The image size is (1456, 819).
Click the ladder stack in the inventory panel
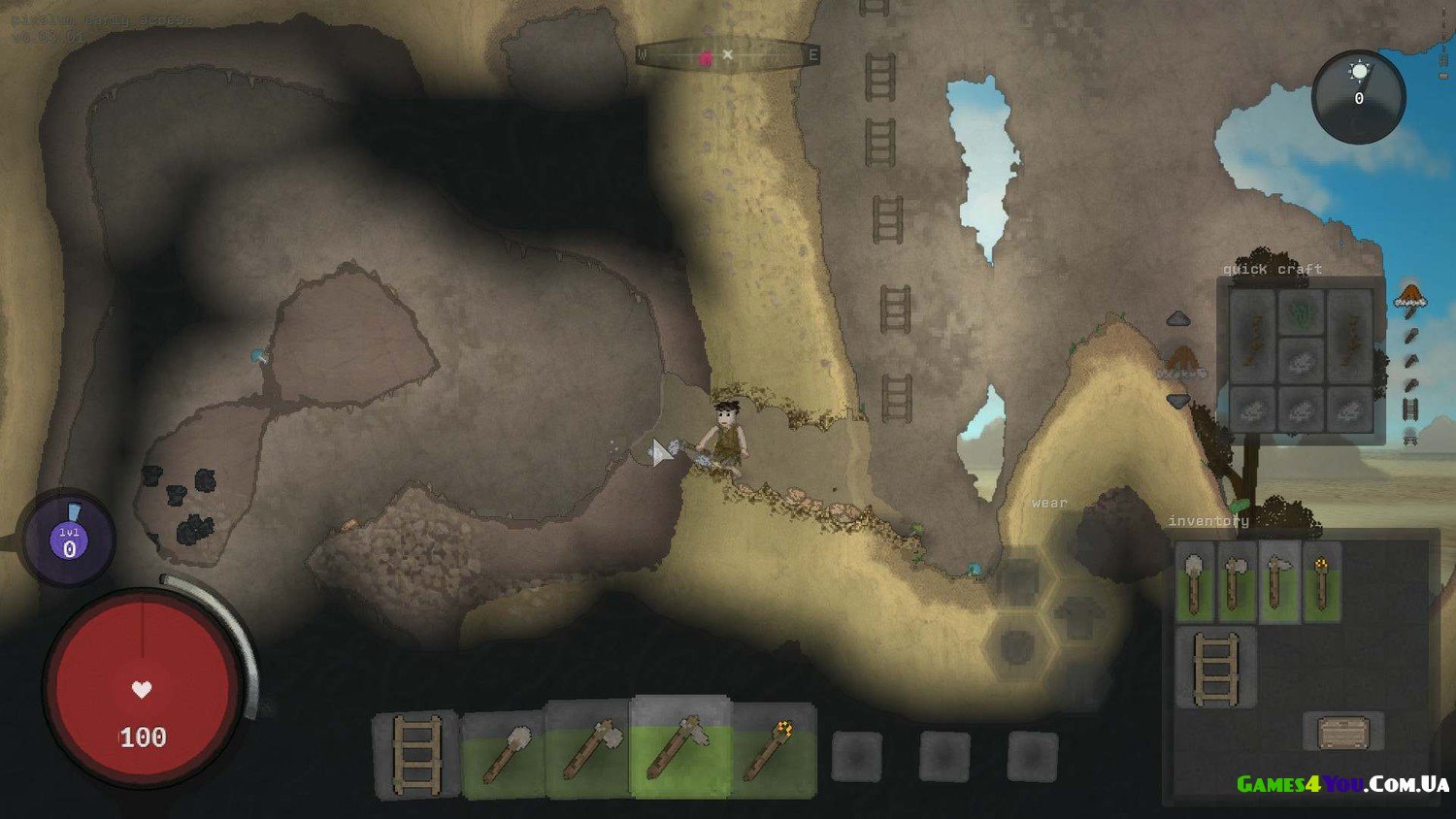coord(1216,668)
